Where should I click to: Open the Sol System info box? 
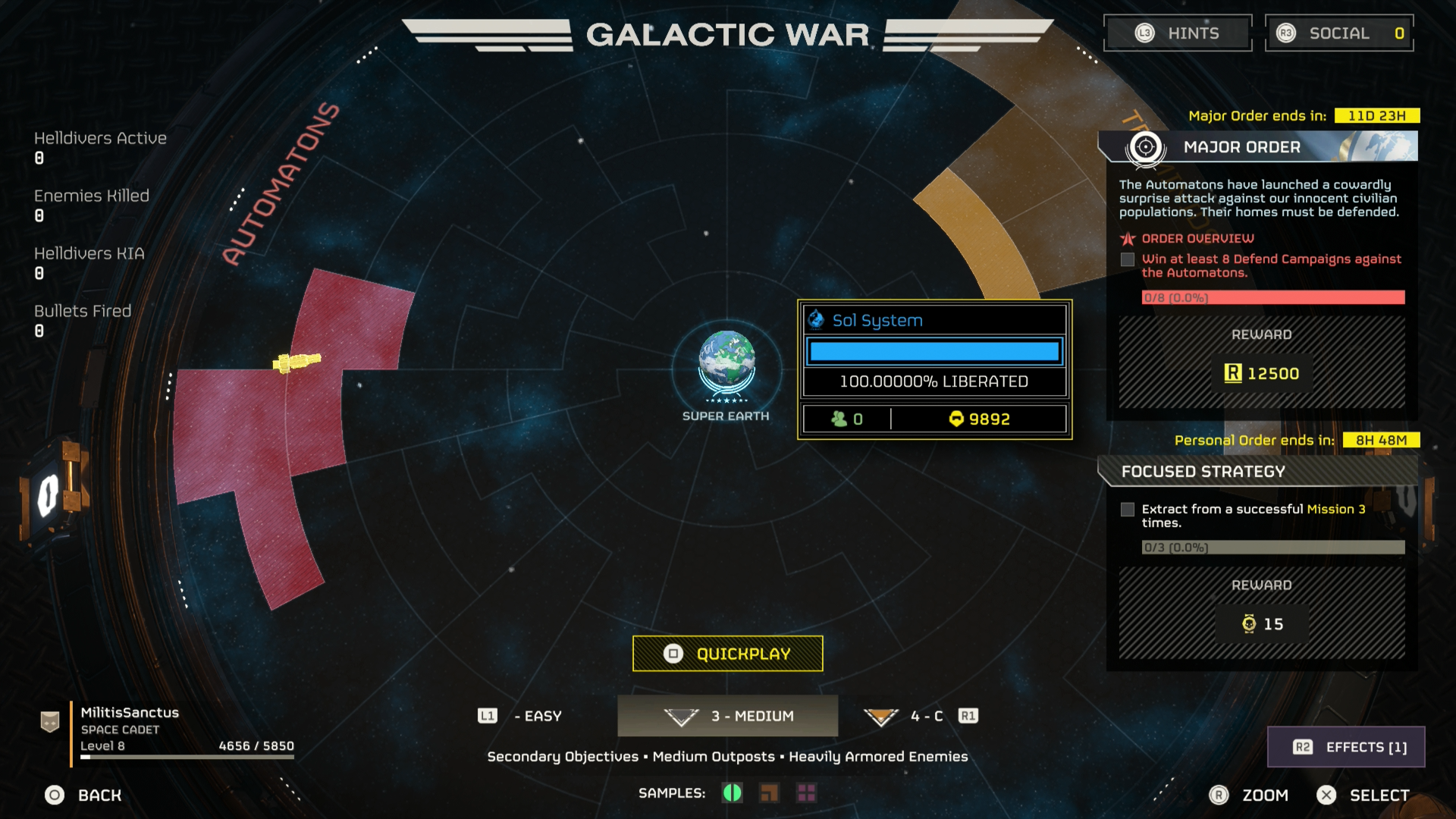pyautogui.click(x=934, y=369)
